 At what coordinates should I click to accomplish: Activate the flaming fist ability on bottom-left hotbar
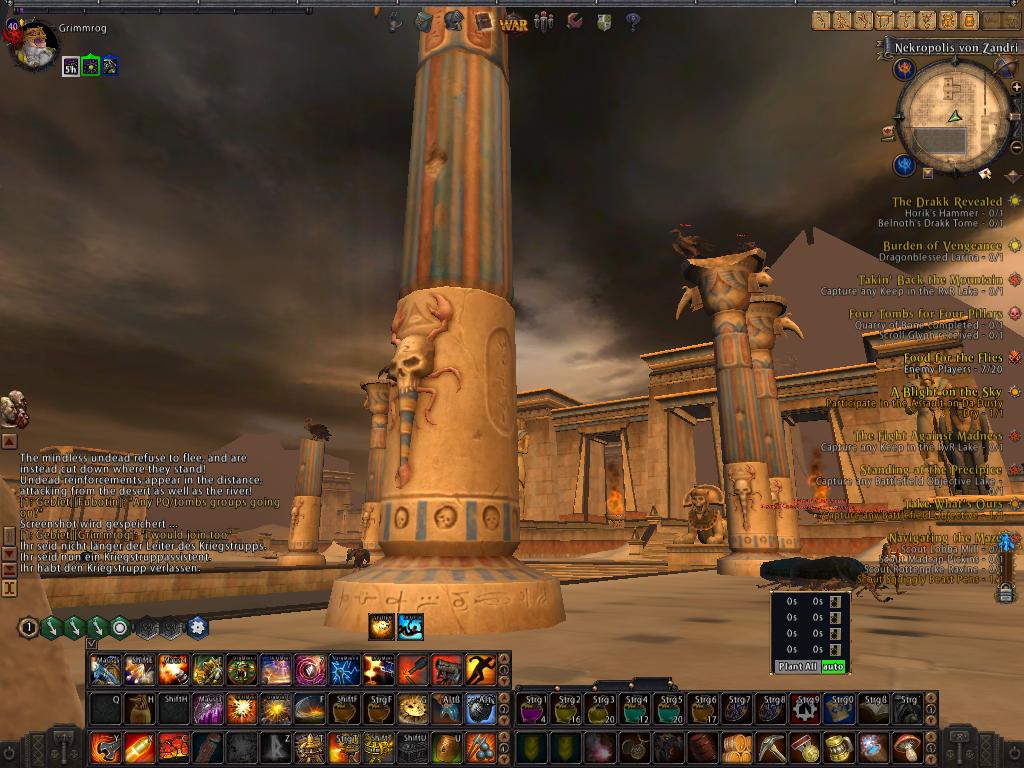[105, 747]
